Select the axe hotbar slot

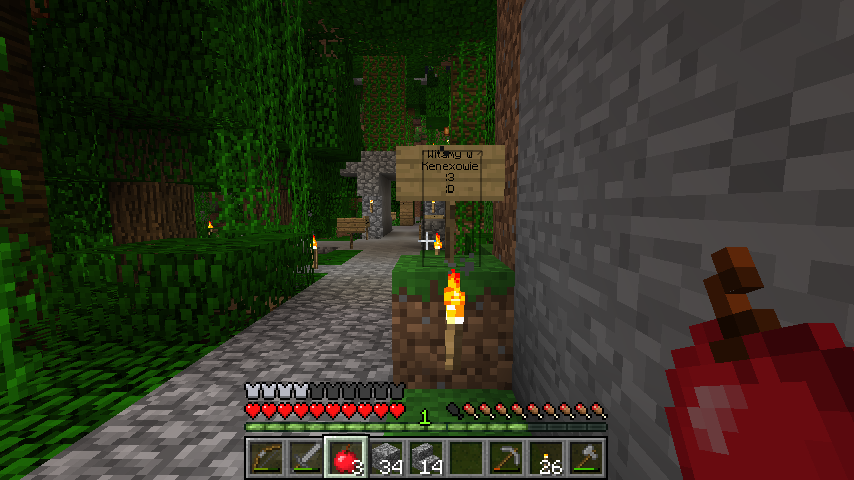click(586, 458)
